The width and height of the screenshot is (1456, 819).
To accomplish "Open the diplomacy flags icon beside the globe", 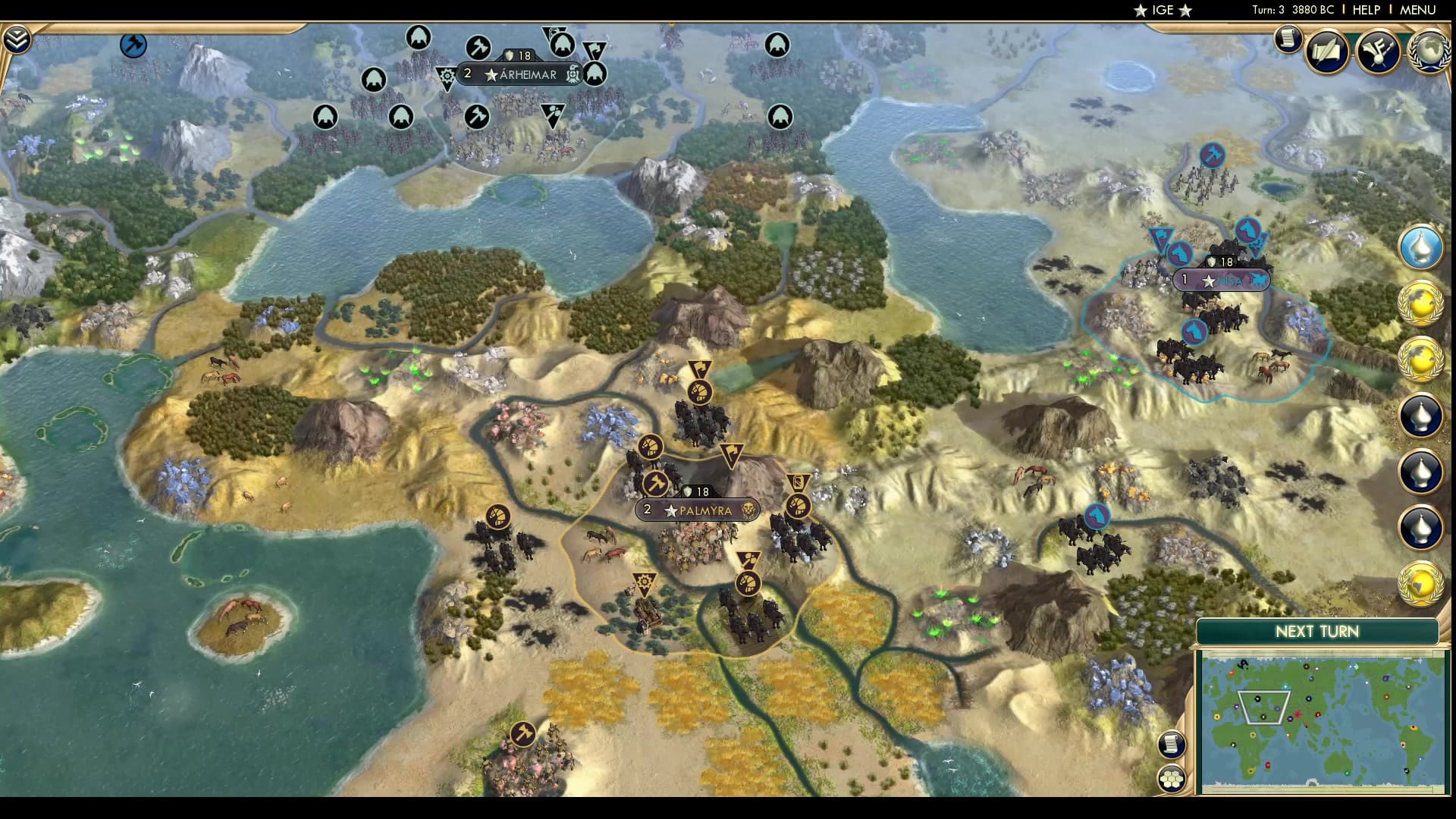I will pos(1380,50).
